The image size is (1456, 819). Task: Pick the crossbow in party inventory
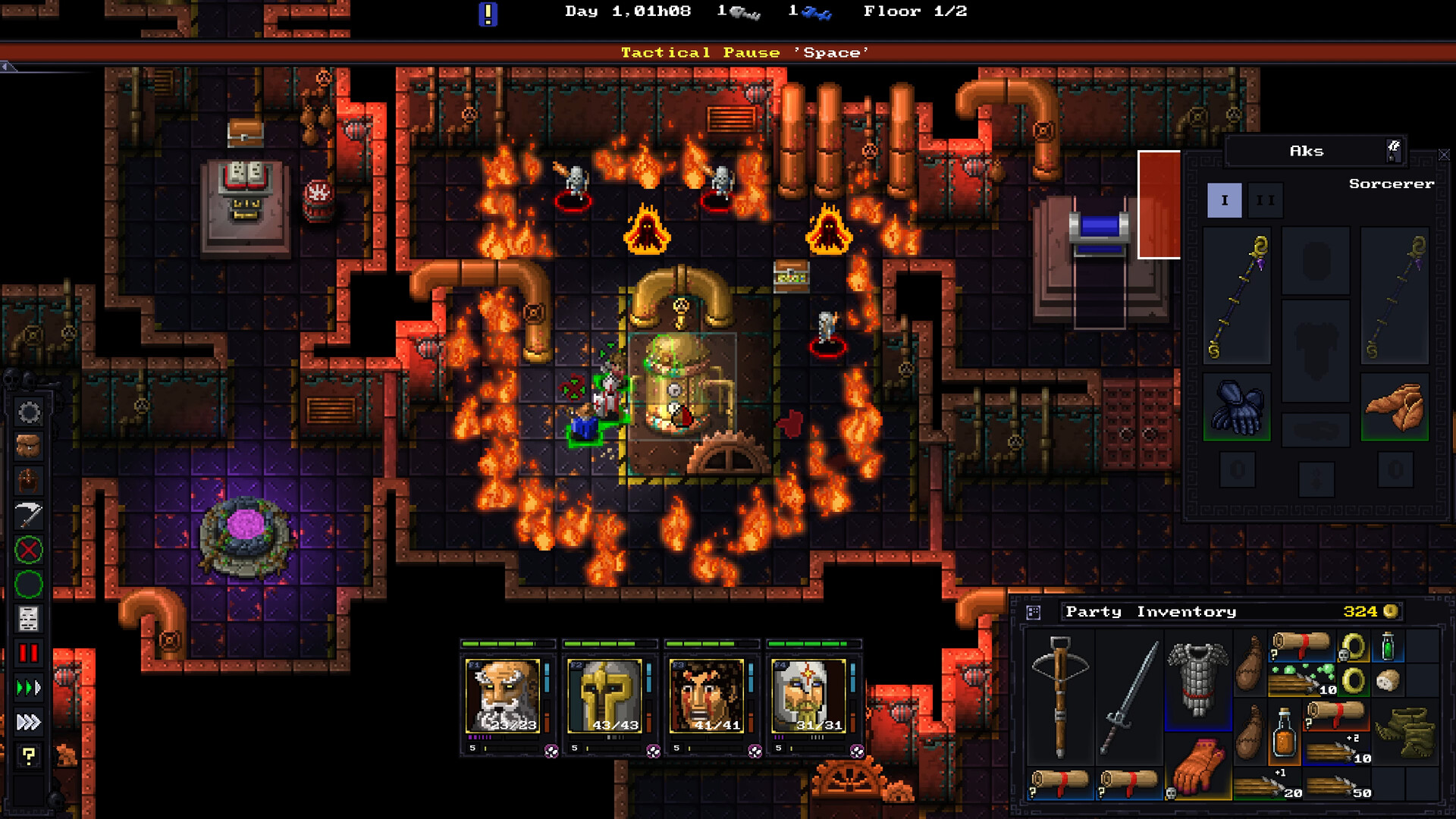pos(1060,697)
